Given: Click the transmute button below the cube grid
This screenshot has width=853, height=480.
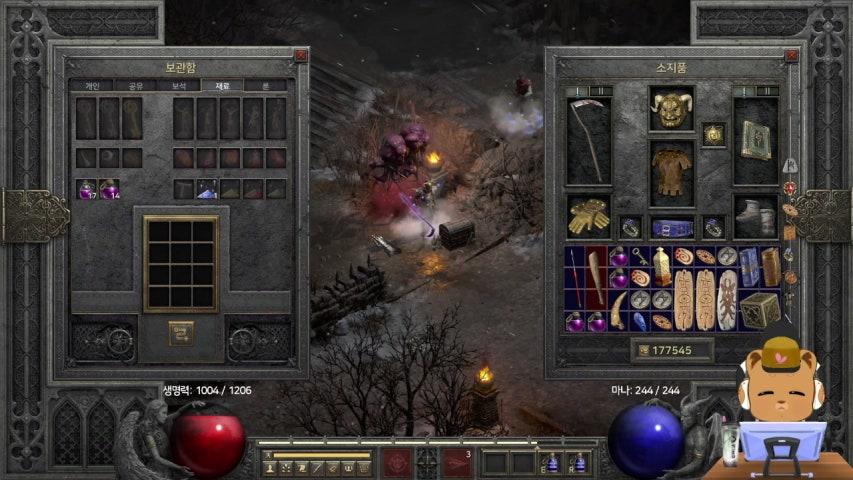Looking at the screenshot, I should pos(181,332).
